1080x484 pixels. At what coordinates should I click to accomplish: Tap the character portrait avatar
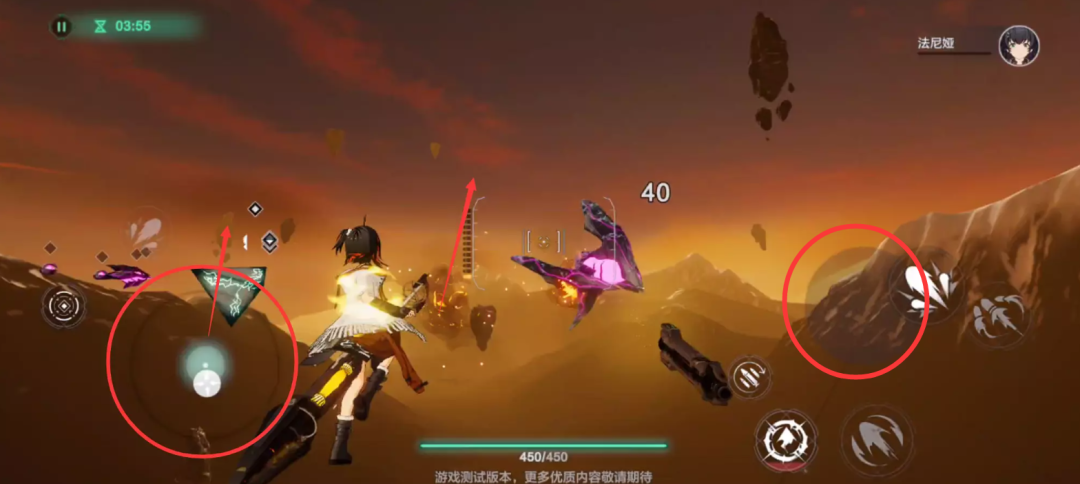(x=1018, y=46)
